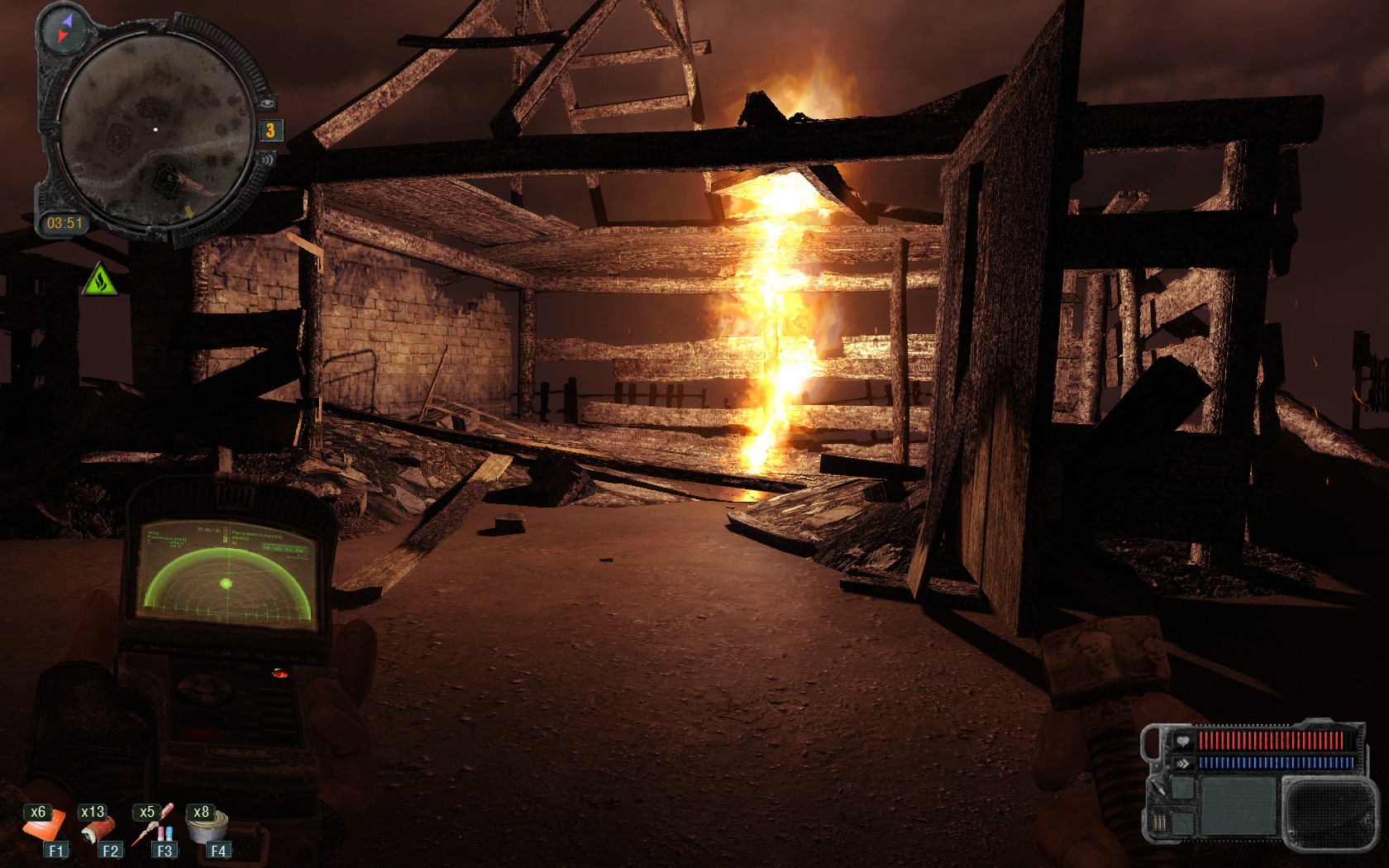Click the green fire hazard warning icon

click(x=99, y=280)
